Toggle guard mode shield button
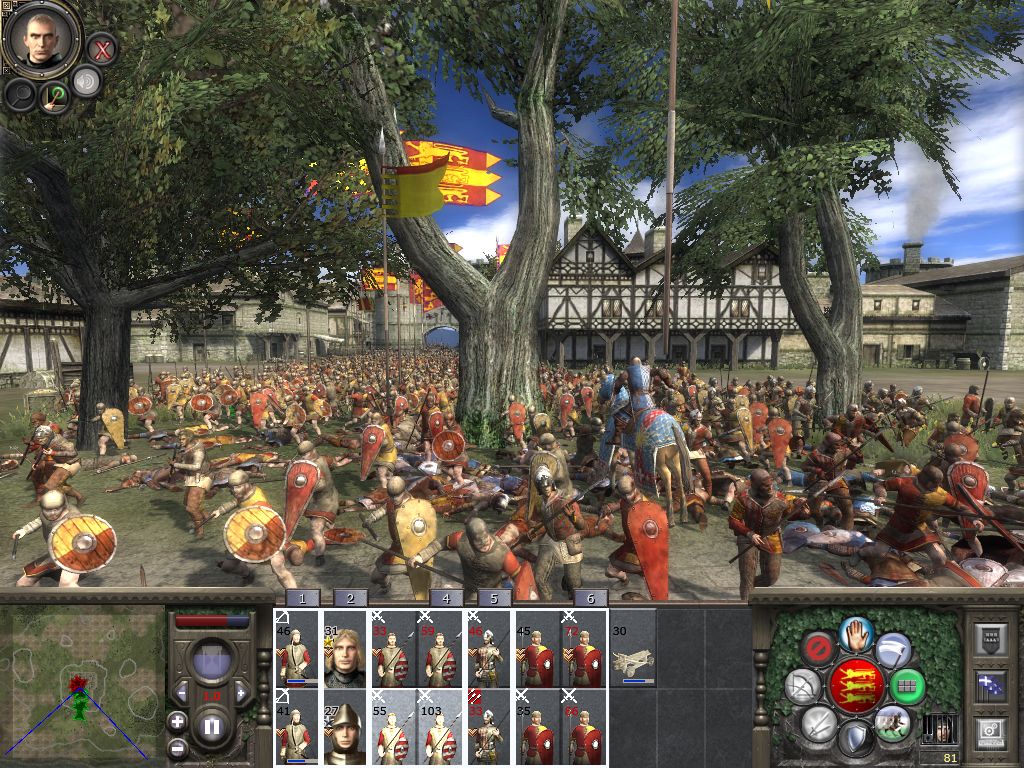The image size is (1024, 768). pyautogui.click(x=855, y=739)
